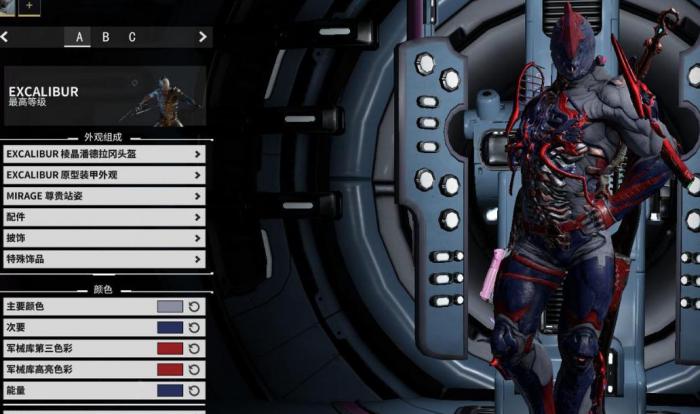
Task: Pick the 次要 blue color swatch
Action: [170, 328]
